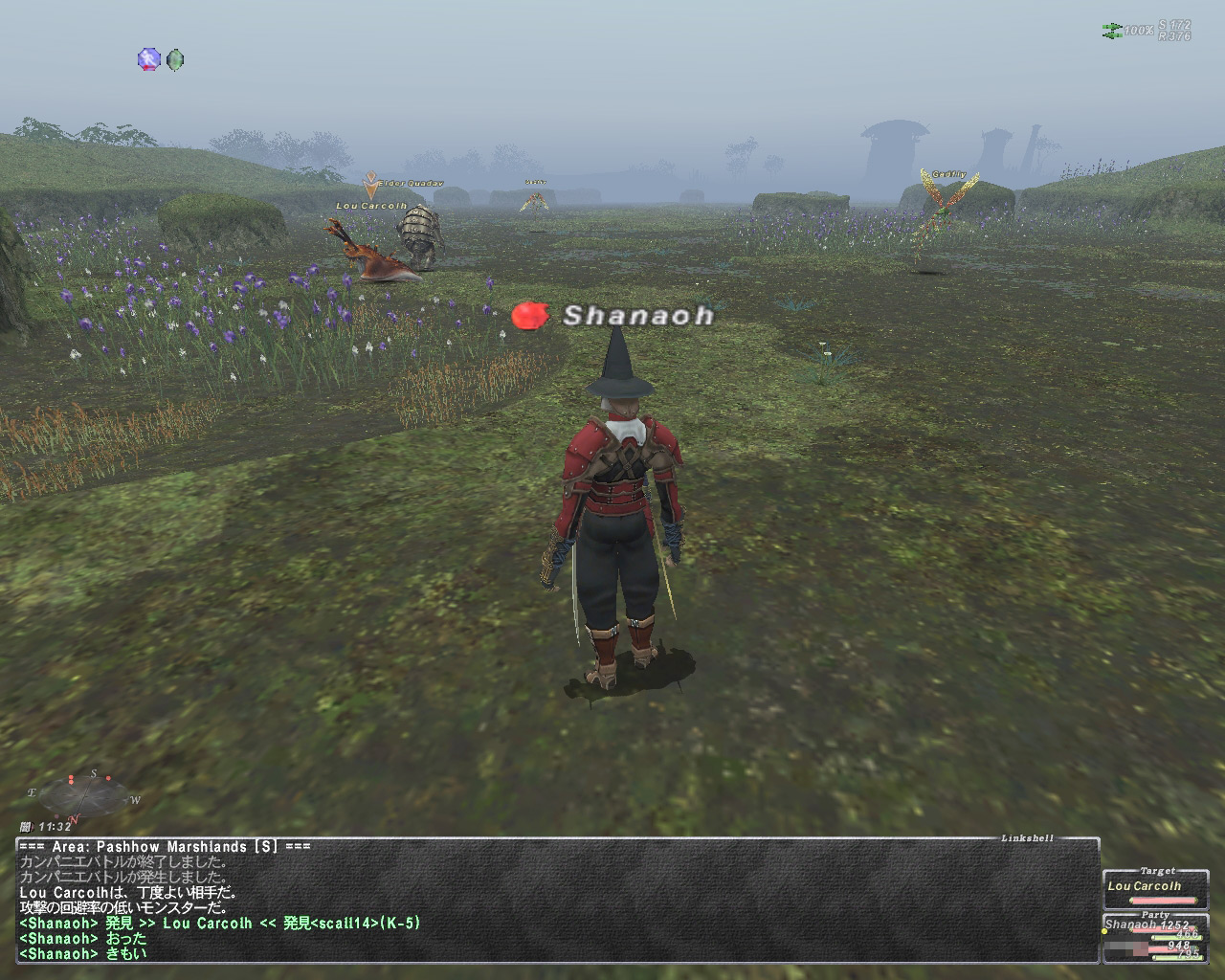Click the running-figure status effect icon
This screenshot has width=1225, height=980.
[x=148, y=60]
